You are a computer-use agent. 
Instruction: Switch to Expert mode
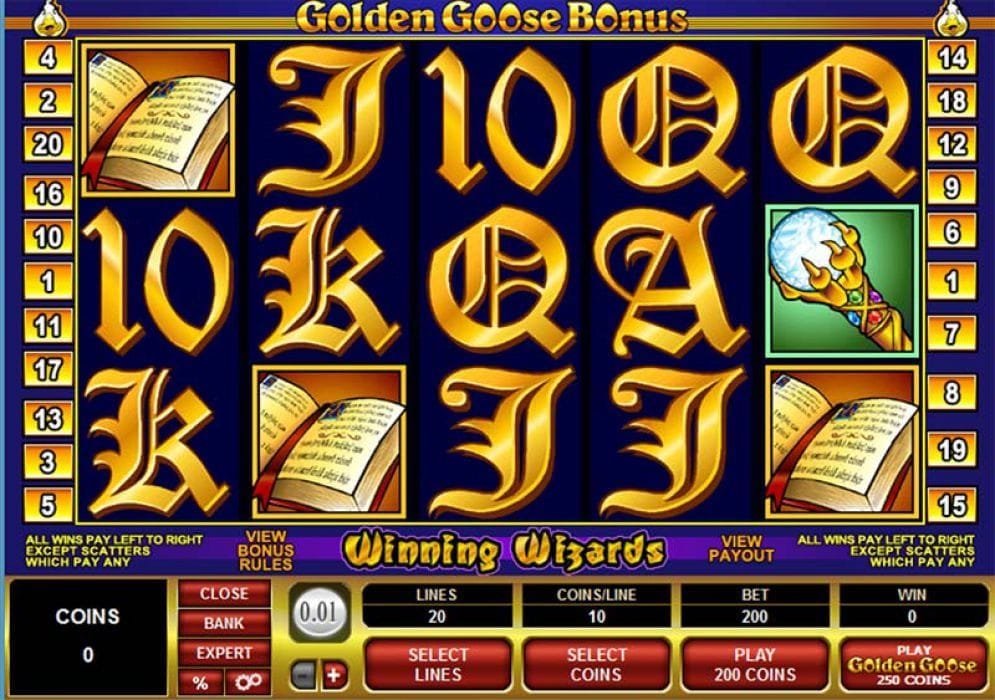point(223,653)
